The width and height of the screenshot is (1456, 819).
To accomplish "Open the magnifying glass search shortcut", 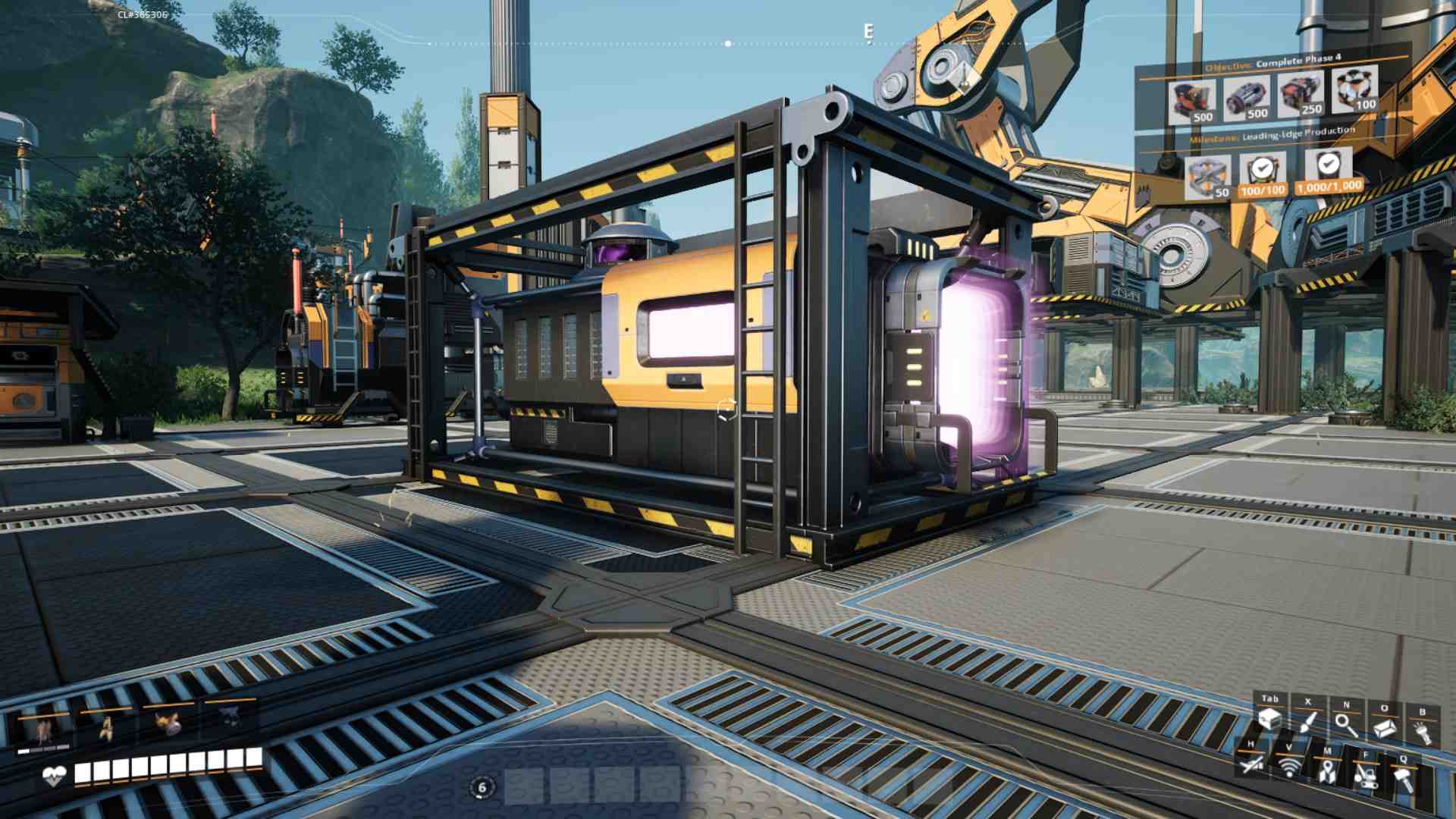I will click(1346, 725).
